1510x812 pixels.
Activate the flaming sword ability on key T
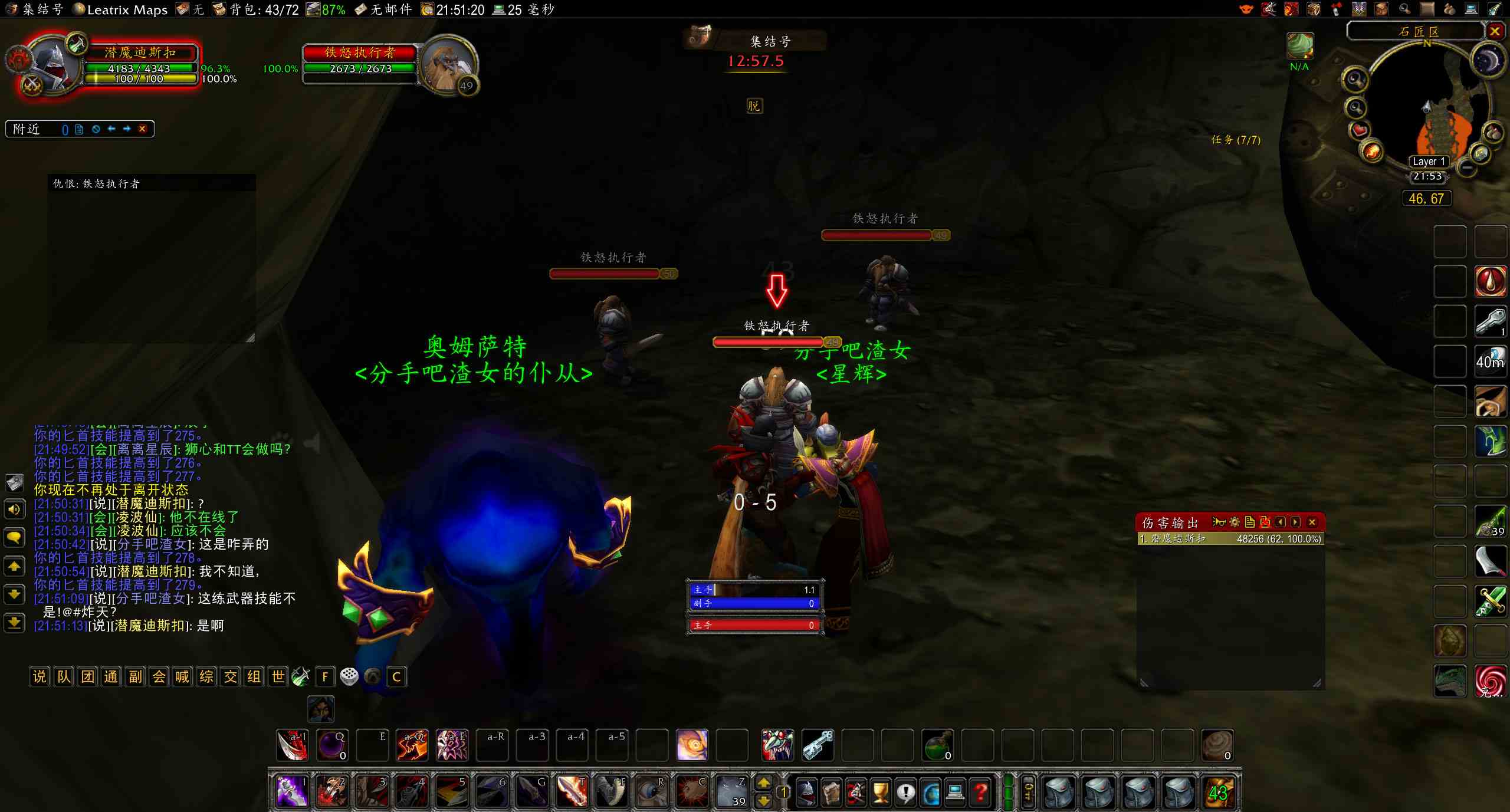571,791
